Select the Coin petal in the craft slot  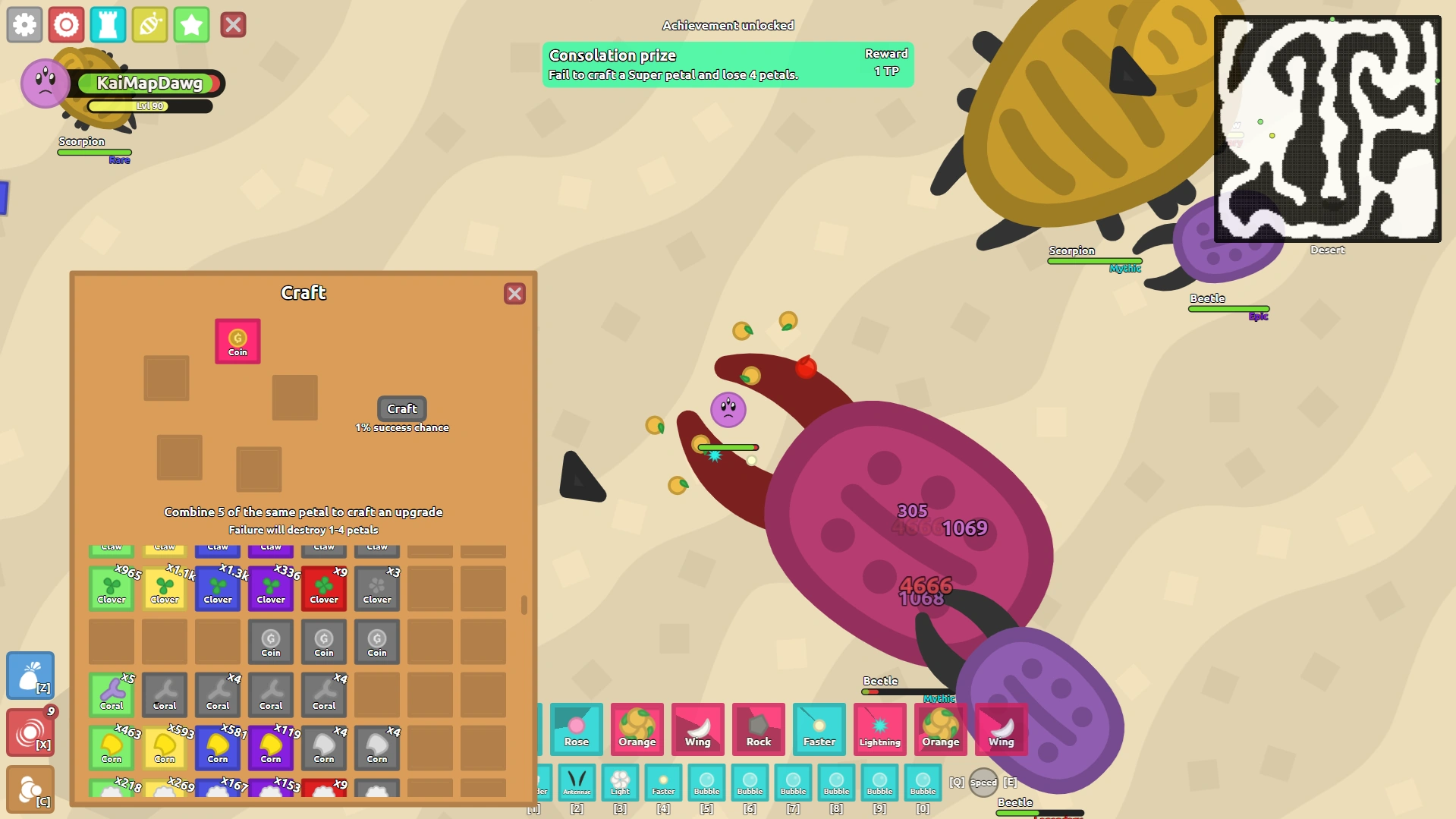click(237, 341)
